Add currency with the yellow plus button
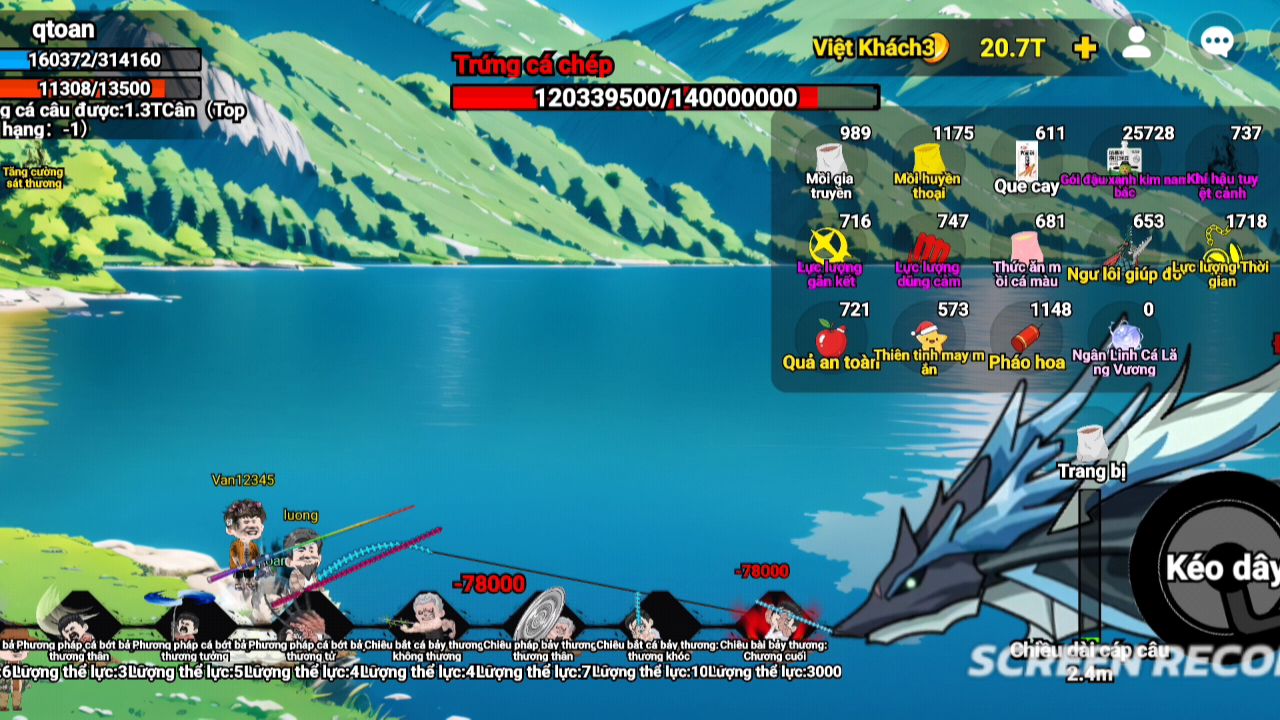The image size is (1280, 720). [1084, 48]
